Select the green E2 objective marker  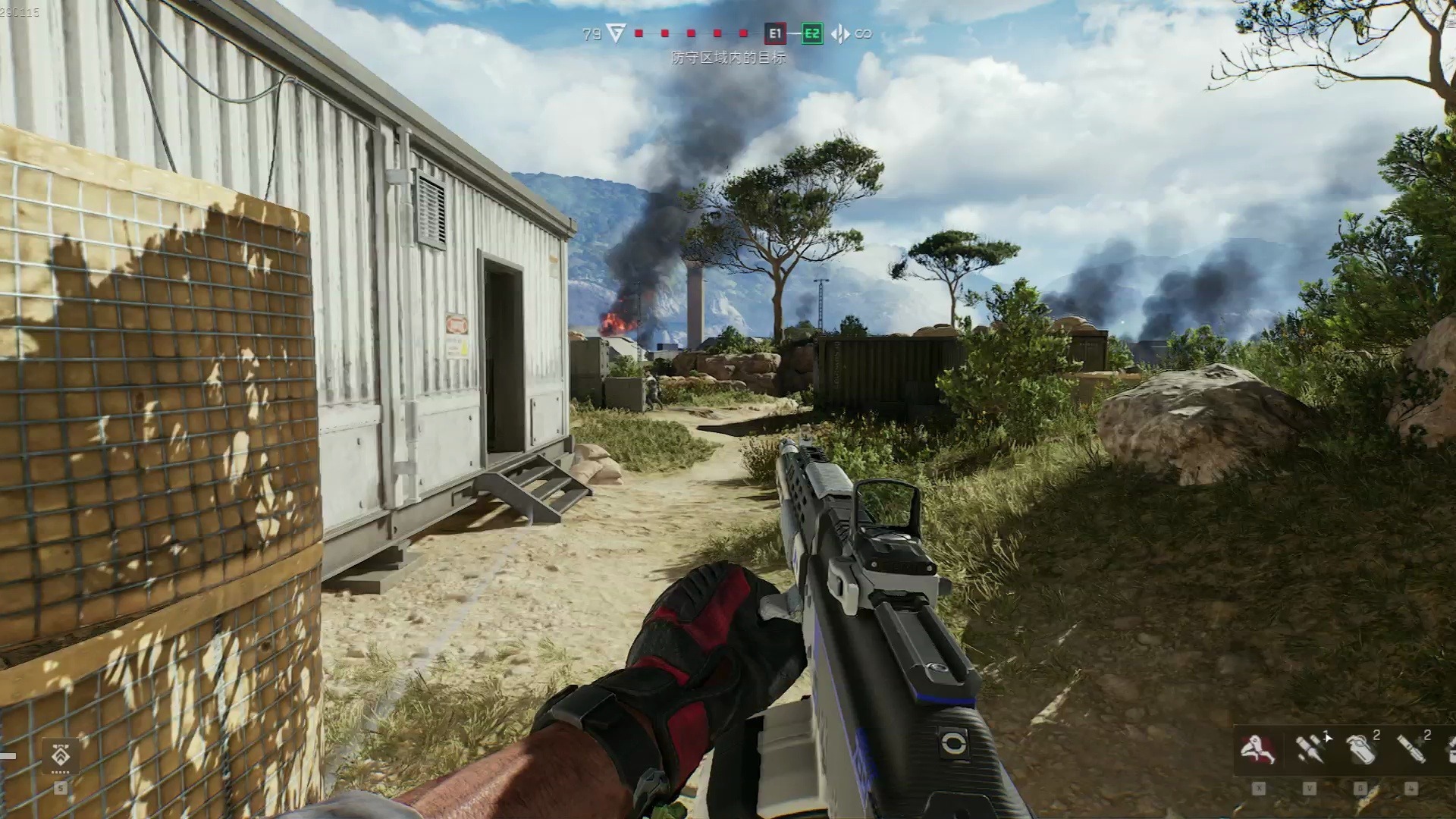811,33
